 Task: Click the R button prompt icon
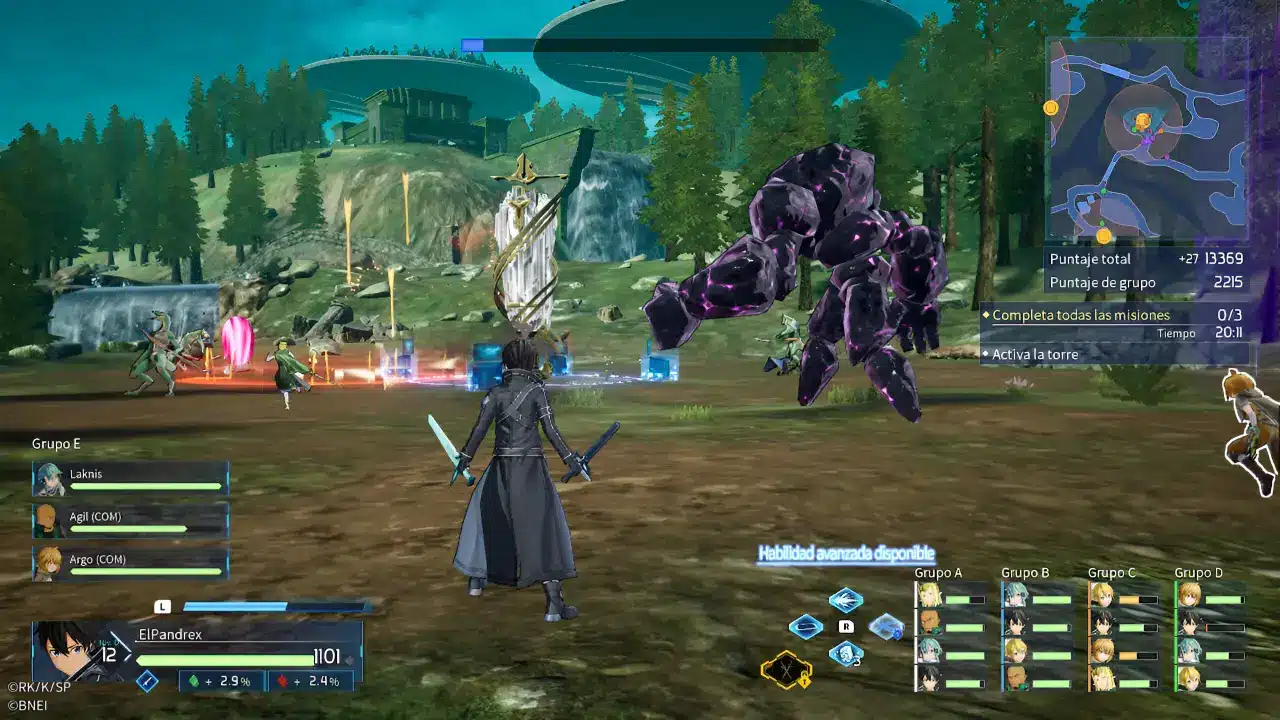847,627
